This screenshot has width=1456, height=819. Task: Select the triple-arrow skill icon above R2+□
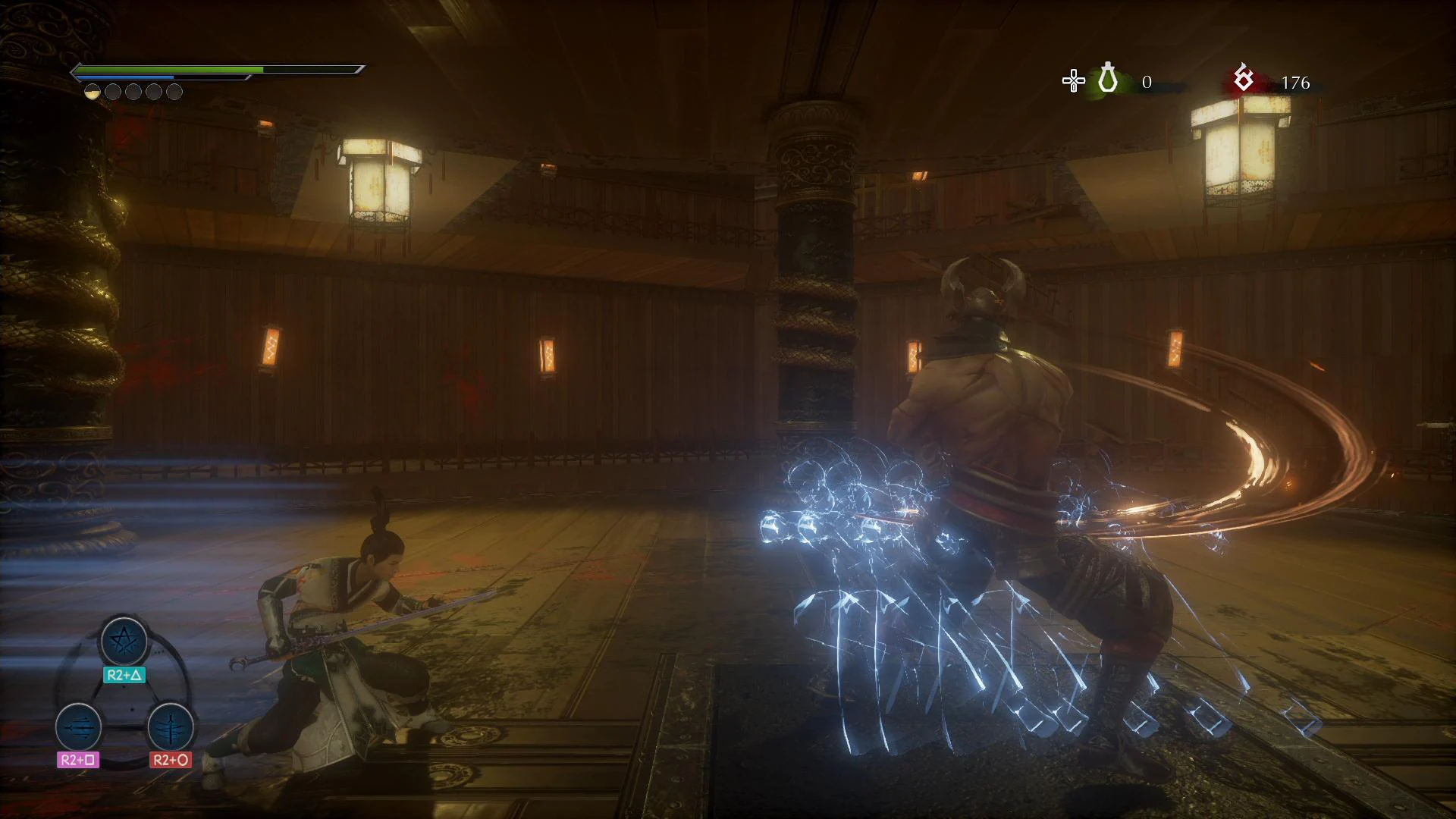click(x=78, y=730)
